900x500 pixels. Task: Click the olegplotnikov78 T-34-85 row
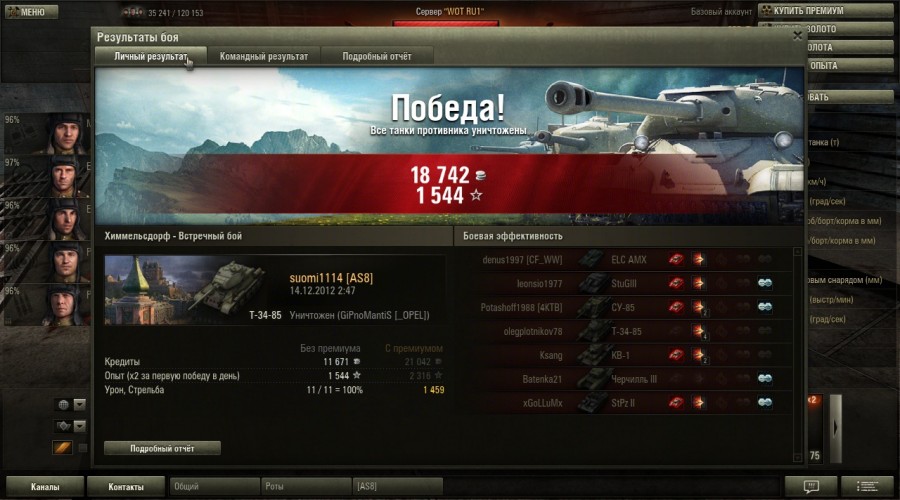point(626,331)
